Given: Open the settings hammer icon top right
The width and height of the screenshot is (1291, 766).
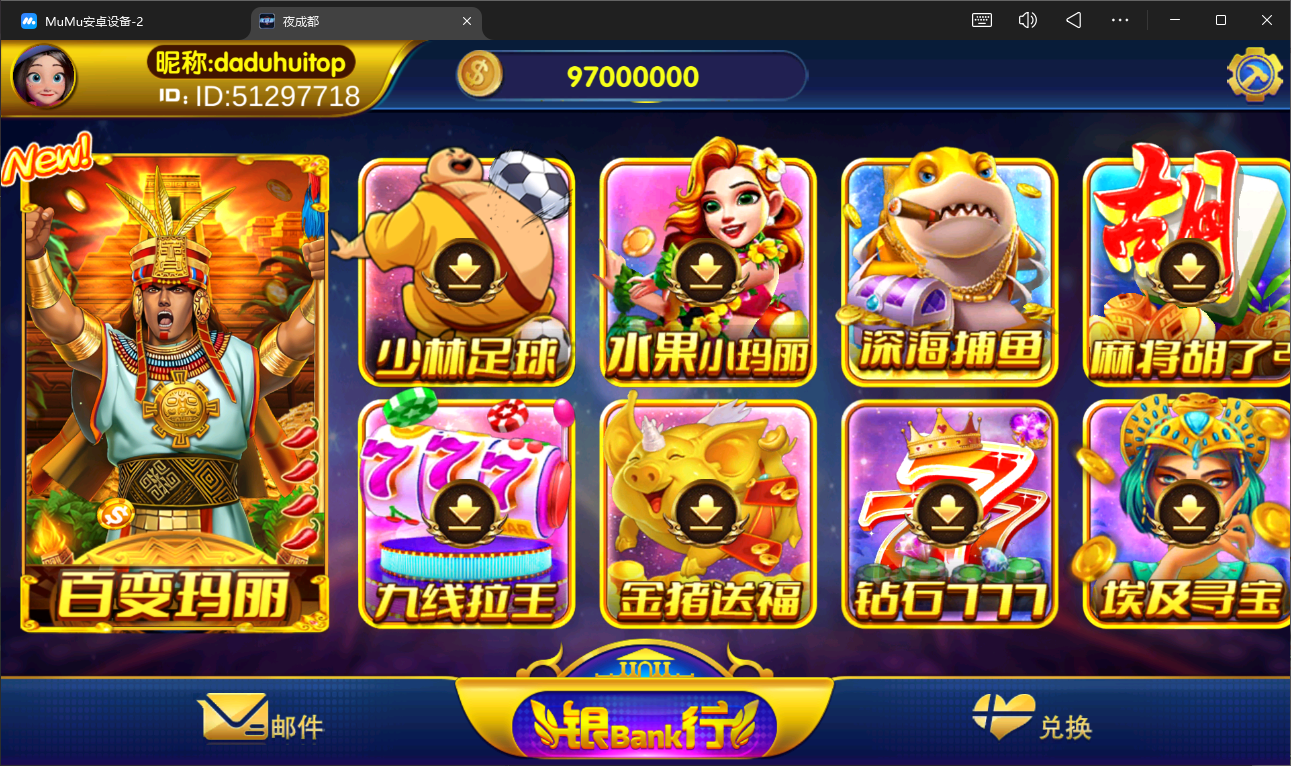Looking at the screenshot, I should 1255,74.
